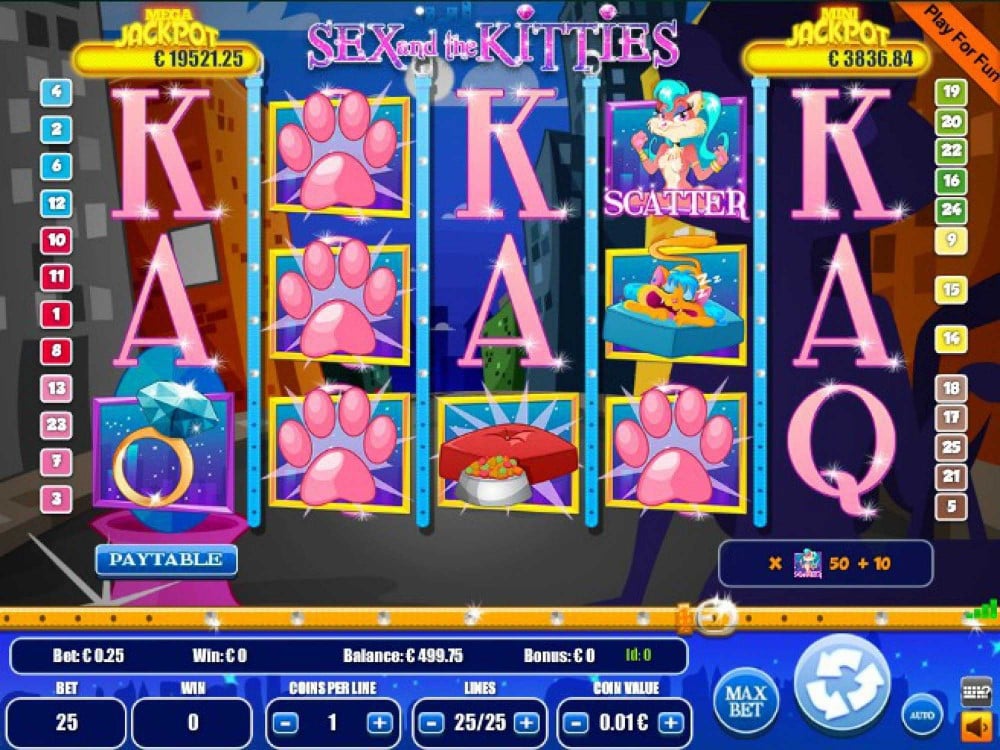
Task: Select payline number 19 marker
Action: (x=950, y=93)
